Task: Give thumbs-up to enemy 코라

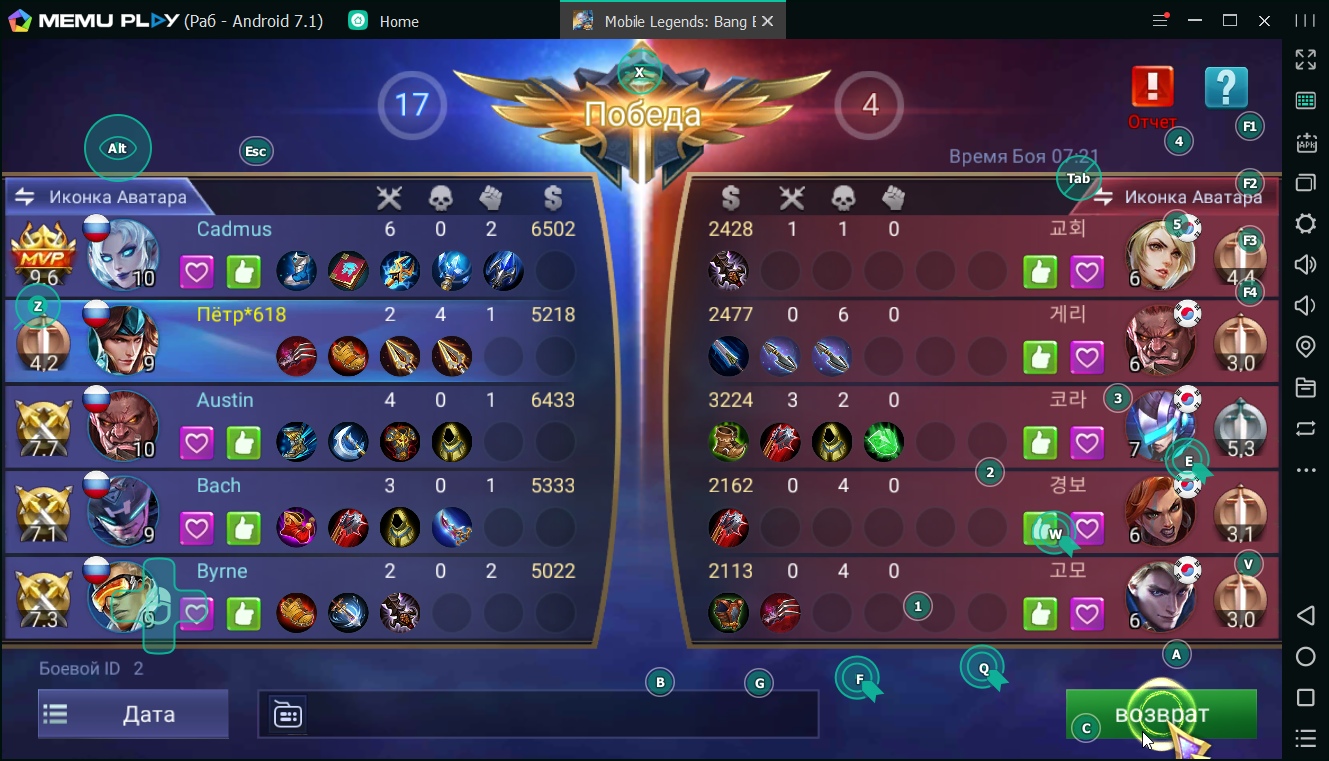Action: pyautogui.click(x=1040, y=442)
